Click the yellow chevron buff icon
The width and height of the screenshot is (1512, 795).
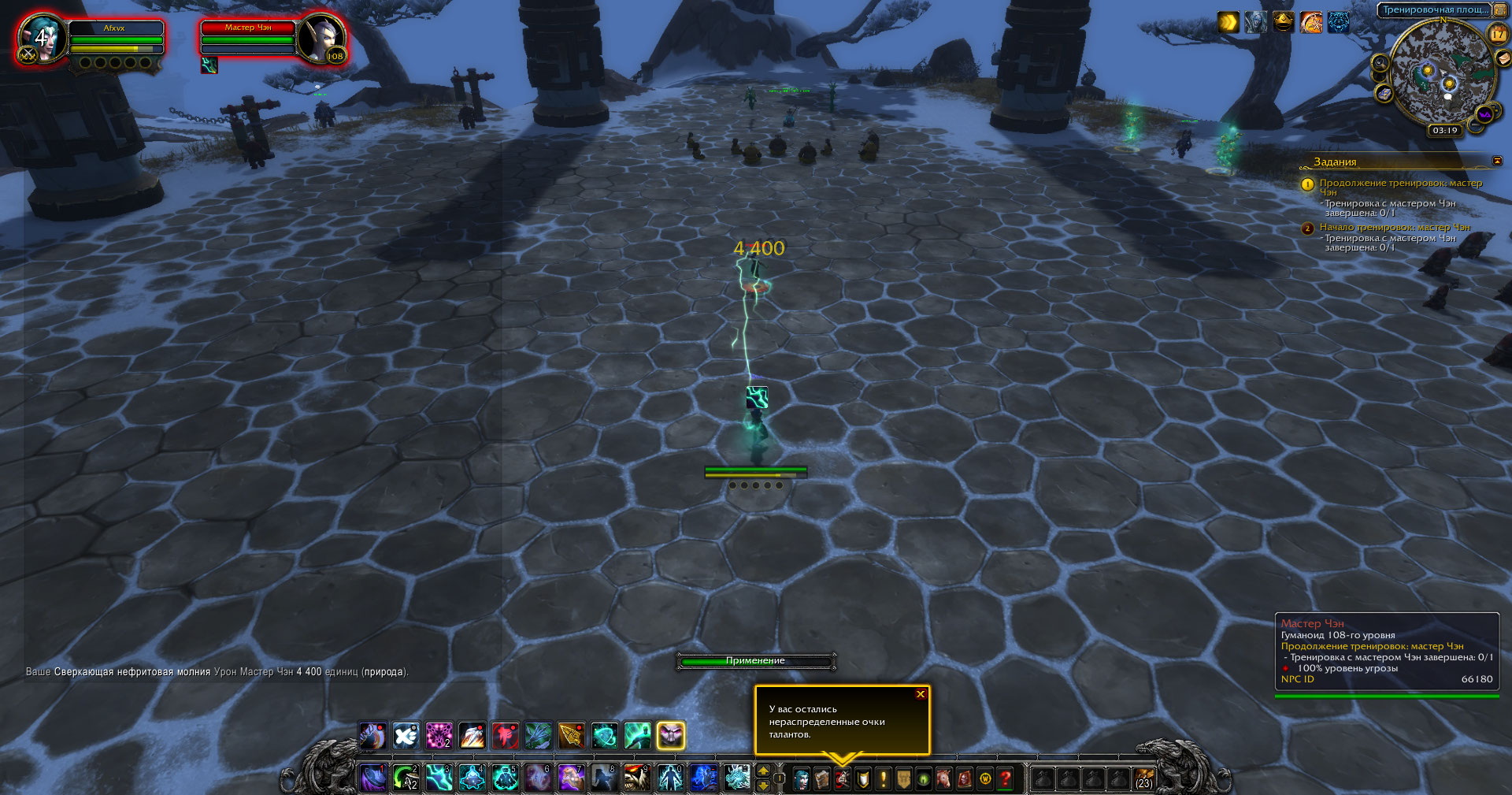point(1228,22)
